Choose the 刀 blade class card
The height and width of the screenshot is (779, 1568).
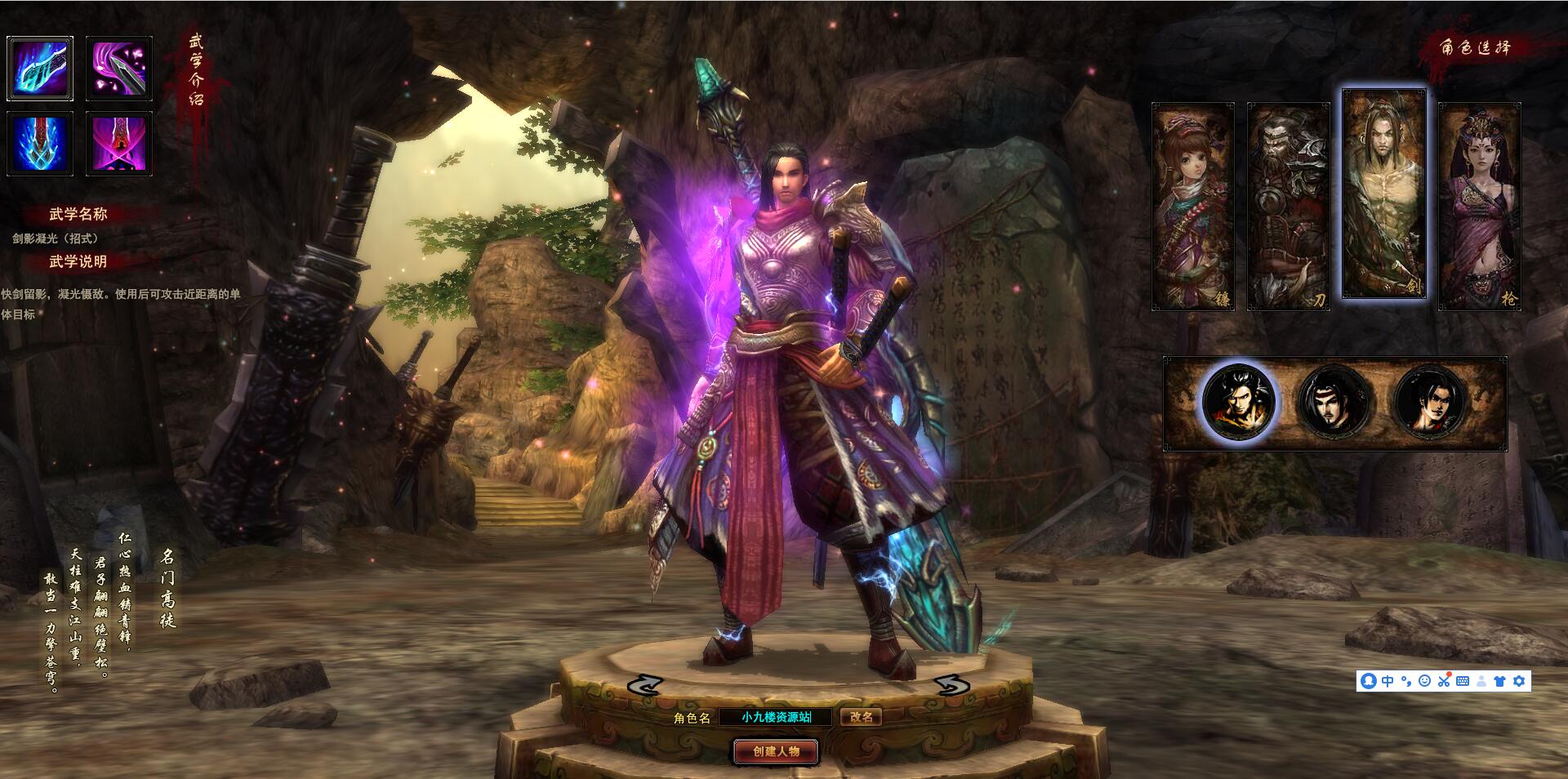click(1288, 206)
